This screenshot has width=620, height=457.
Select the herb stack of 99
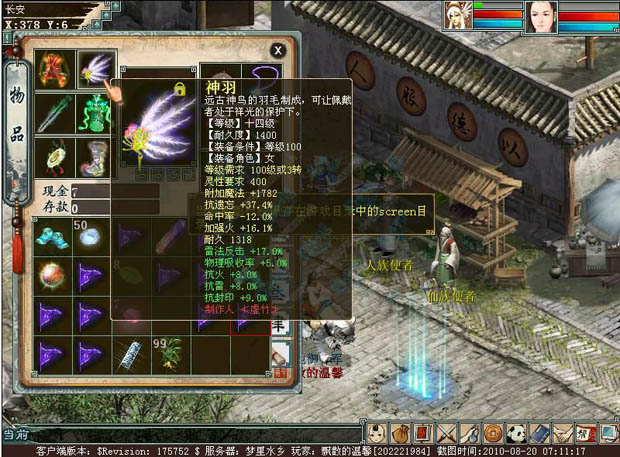tap(170, 352)
